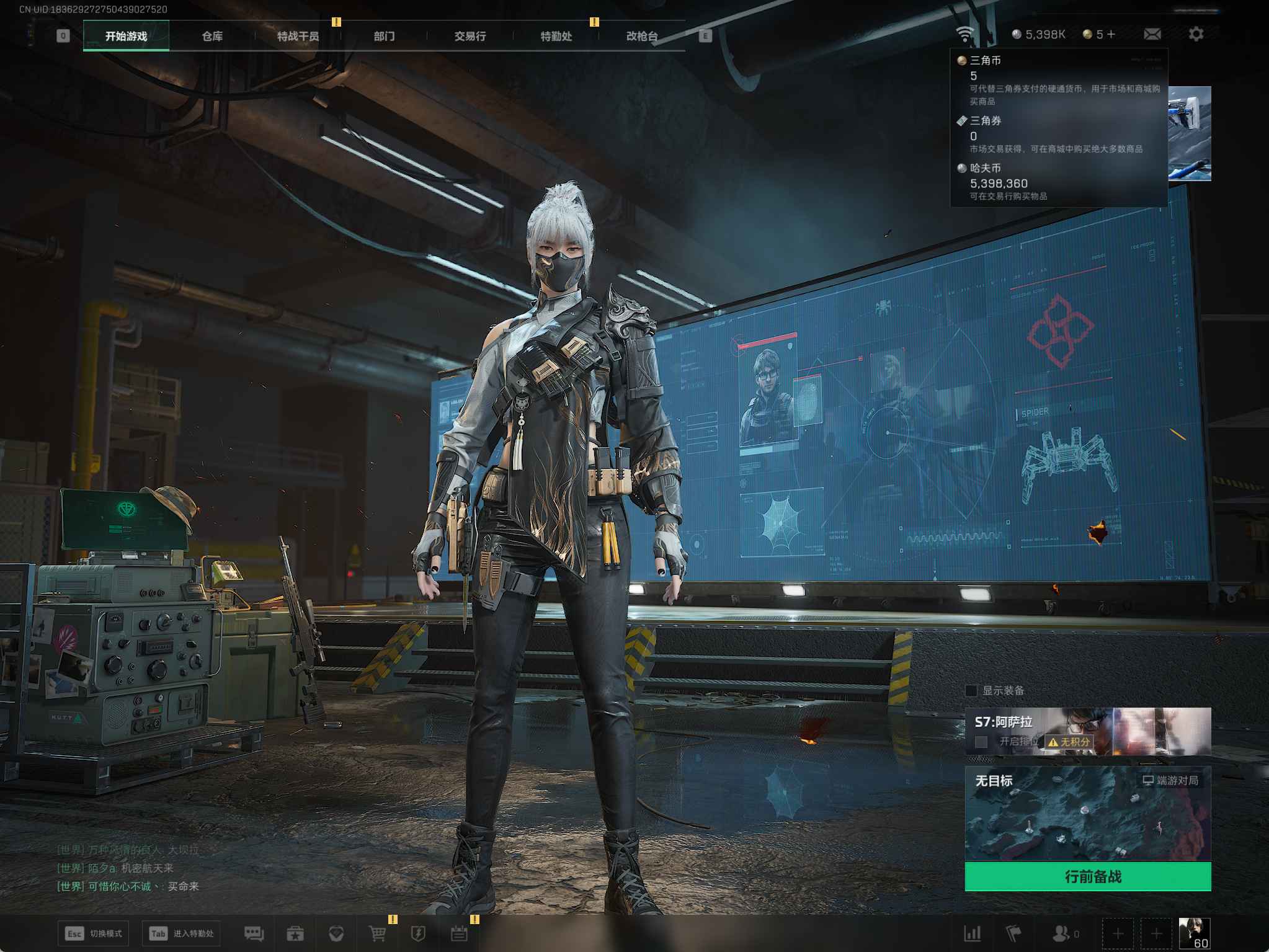Viewport: 1269px width, 952px height.
Task: Click the green 行前备战 button
Action: (1087, 876)
